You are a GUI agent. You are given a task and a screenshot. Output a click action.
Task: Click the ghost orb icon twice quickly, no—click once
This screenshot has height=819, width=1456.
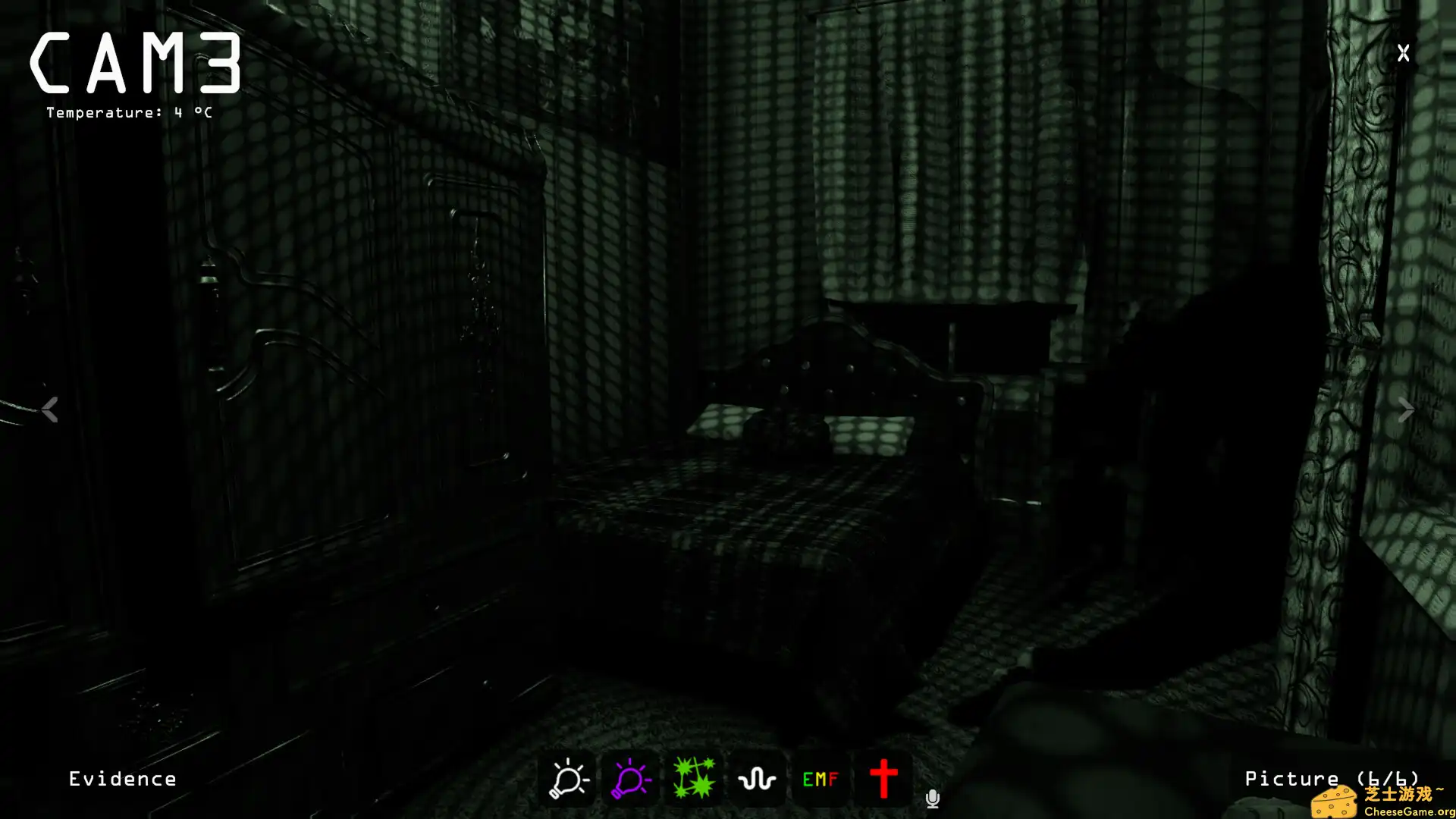tap(692, 777)
